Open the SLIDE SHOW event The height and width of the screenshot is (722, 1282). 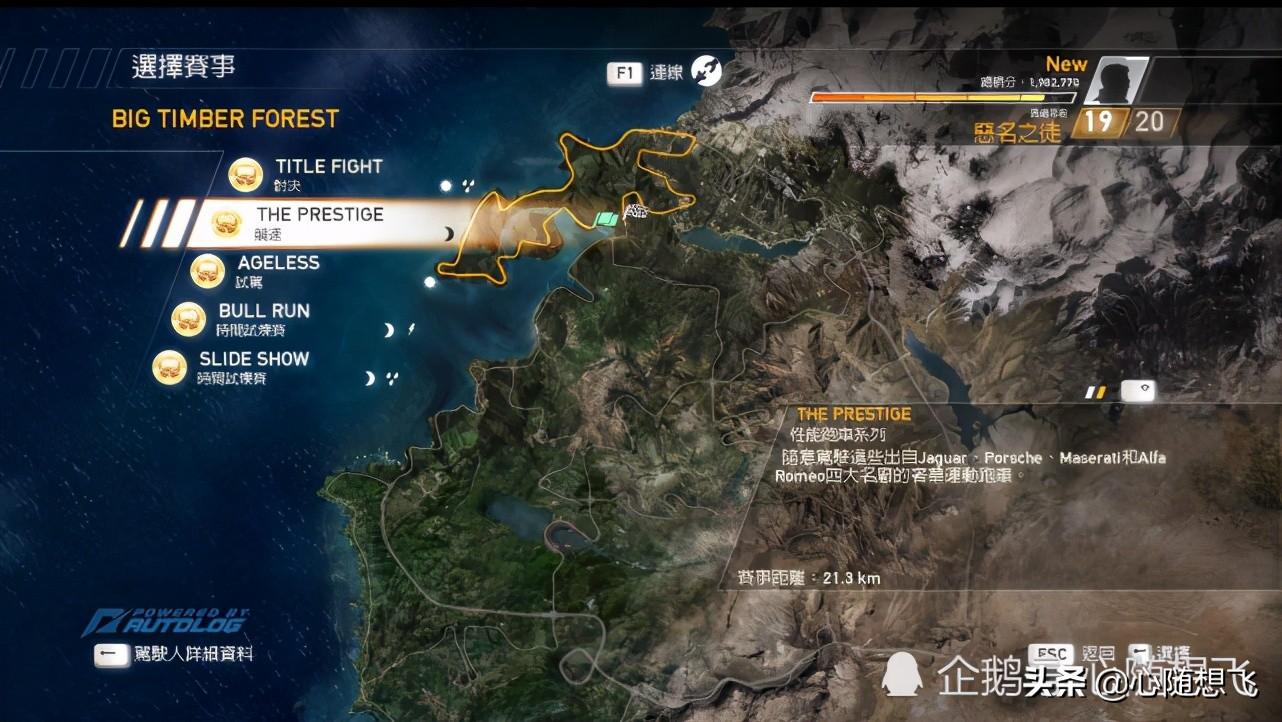[253, 359]
